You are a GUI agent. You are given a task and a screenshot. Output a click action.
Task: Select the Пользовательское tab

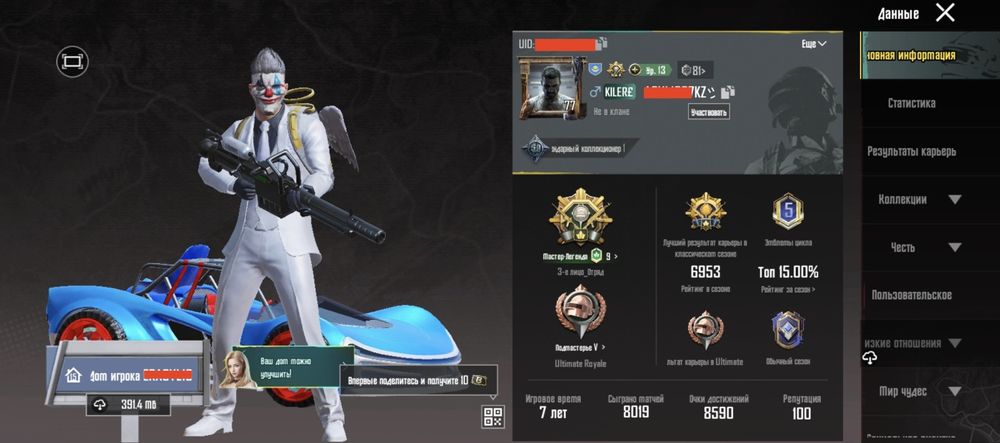coord(911,295)
